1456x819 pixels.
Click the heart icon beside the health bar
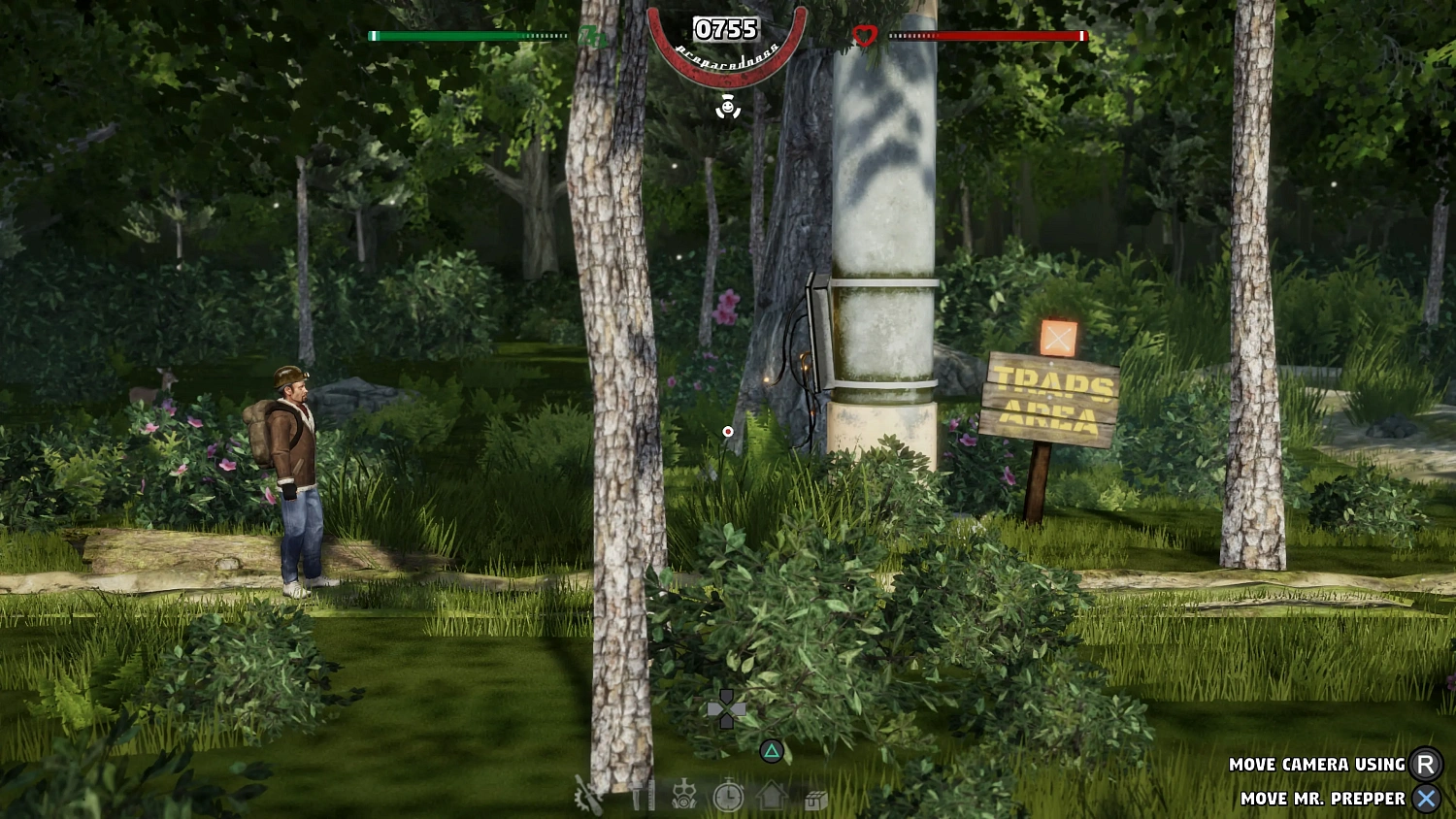(x=863, y=35)
